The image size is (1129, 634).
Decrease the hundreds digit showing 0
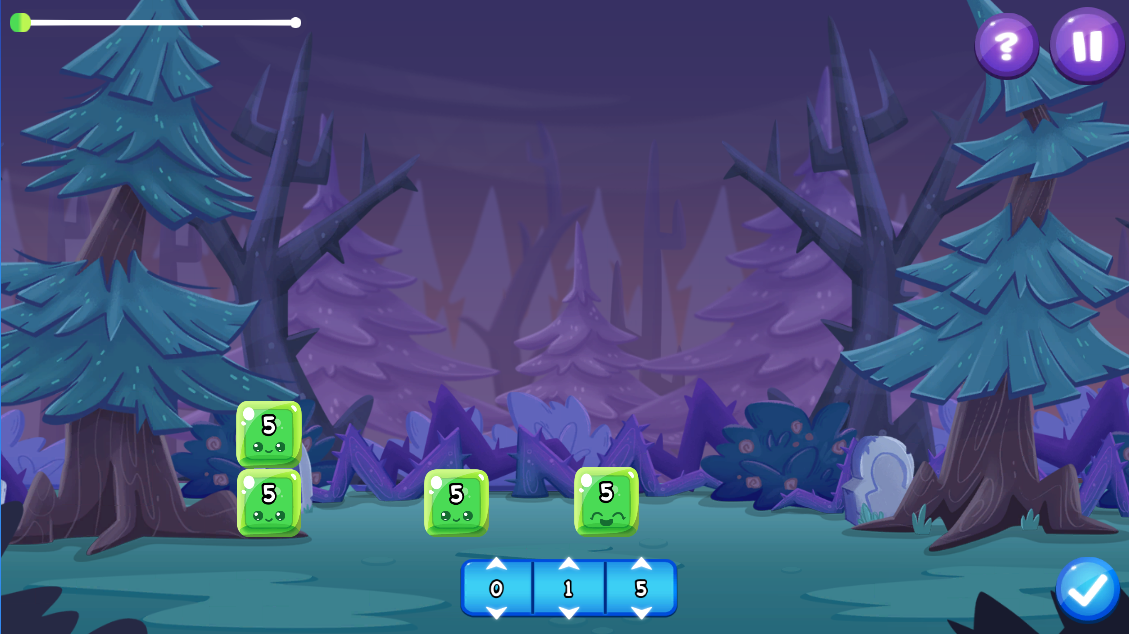(496, 611)
